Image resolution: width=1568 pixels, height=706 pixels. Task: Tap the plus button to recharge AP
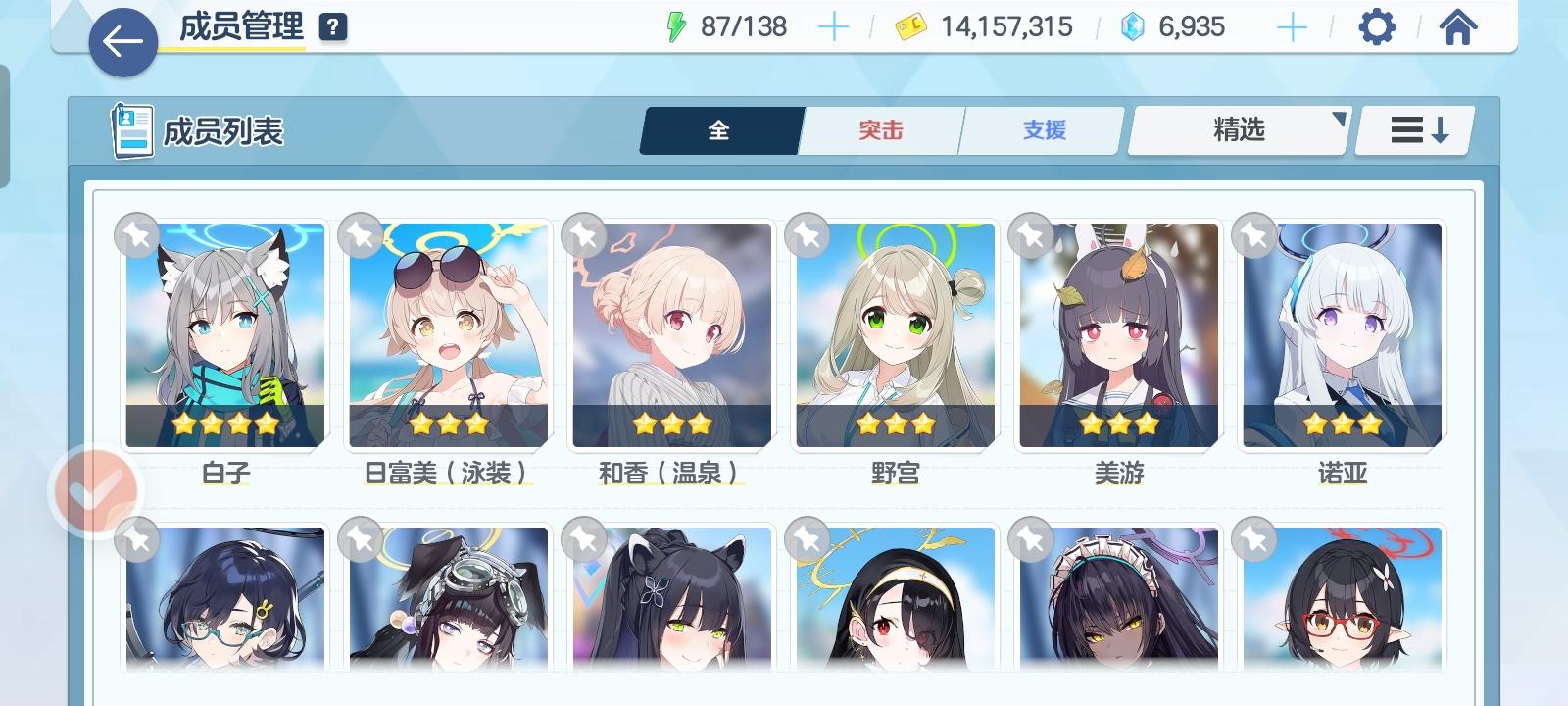pyautogui.click(x=834, y=26)
